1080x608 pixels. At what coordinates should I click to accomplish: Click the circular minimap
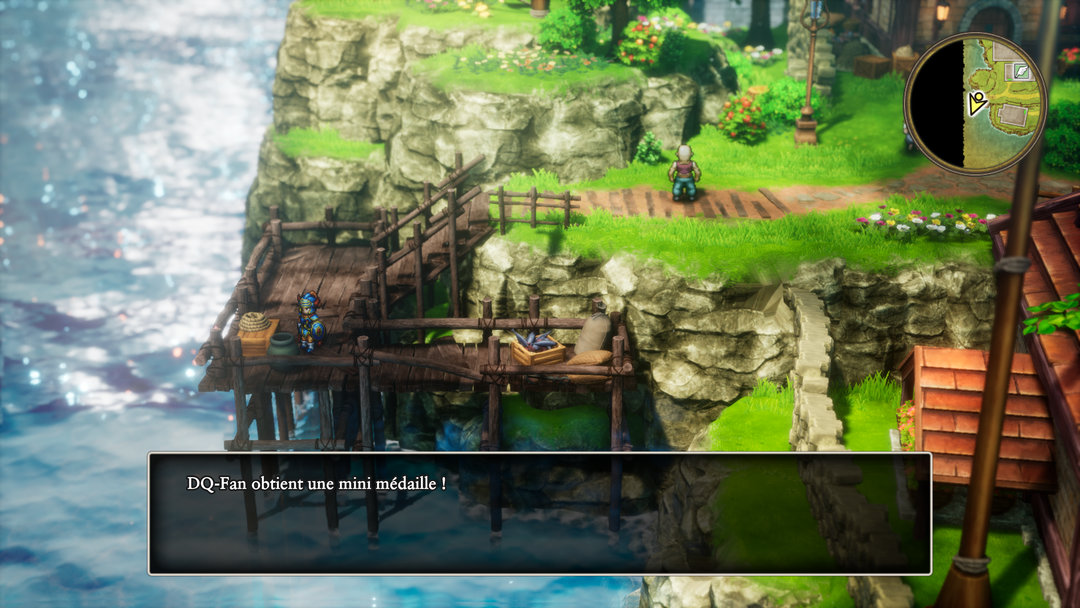(975, 103)
